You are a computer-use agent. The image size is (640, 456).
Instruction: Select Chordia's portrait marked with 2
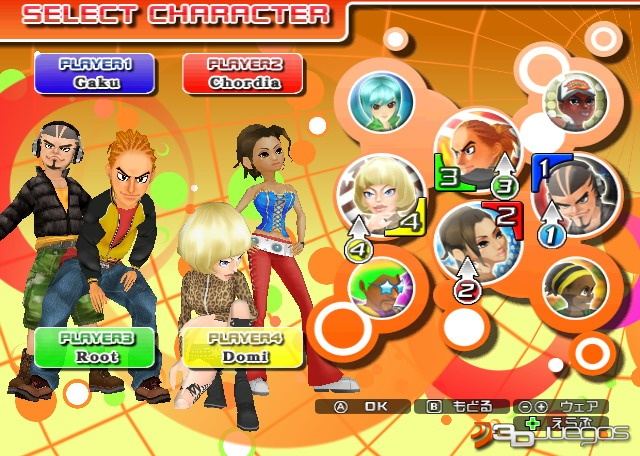[x=474, y=242]
